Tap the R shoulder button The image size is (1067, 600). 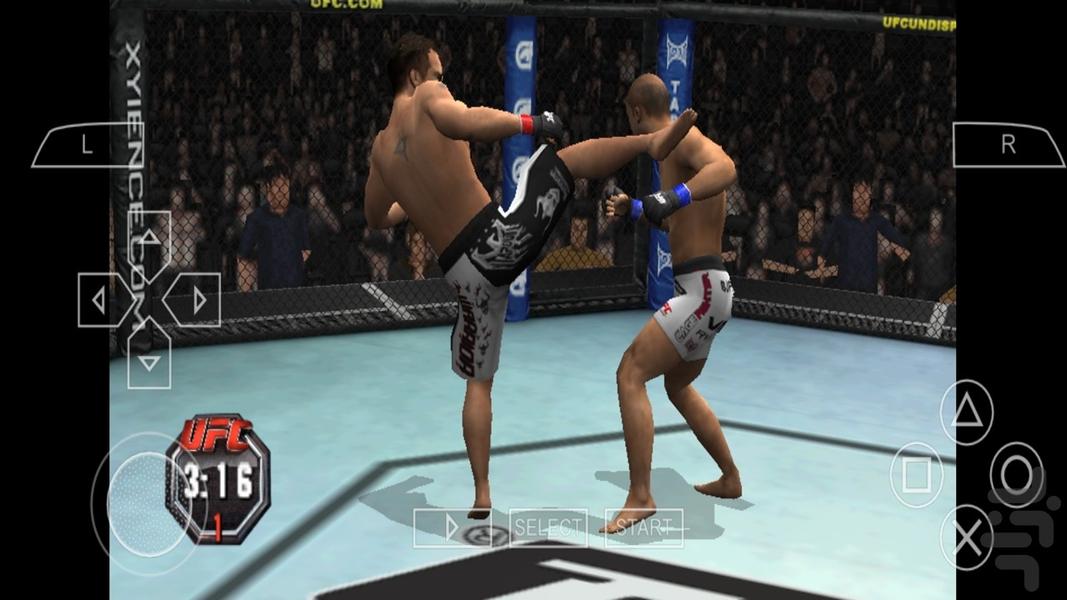pos(1007,145)
